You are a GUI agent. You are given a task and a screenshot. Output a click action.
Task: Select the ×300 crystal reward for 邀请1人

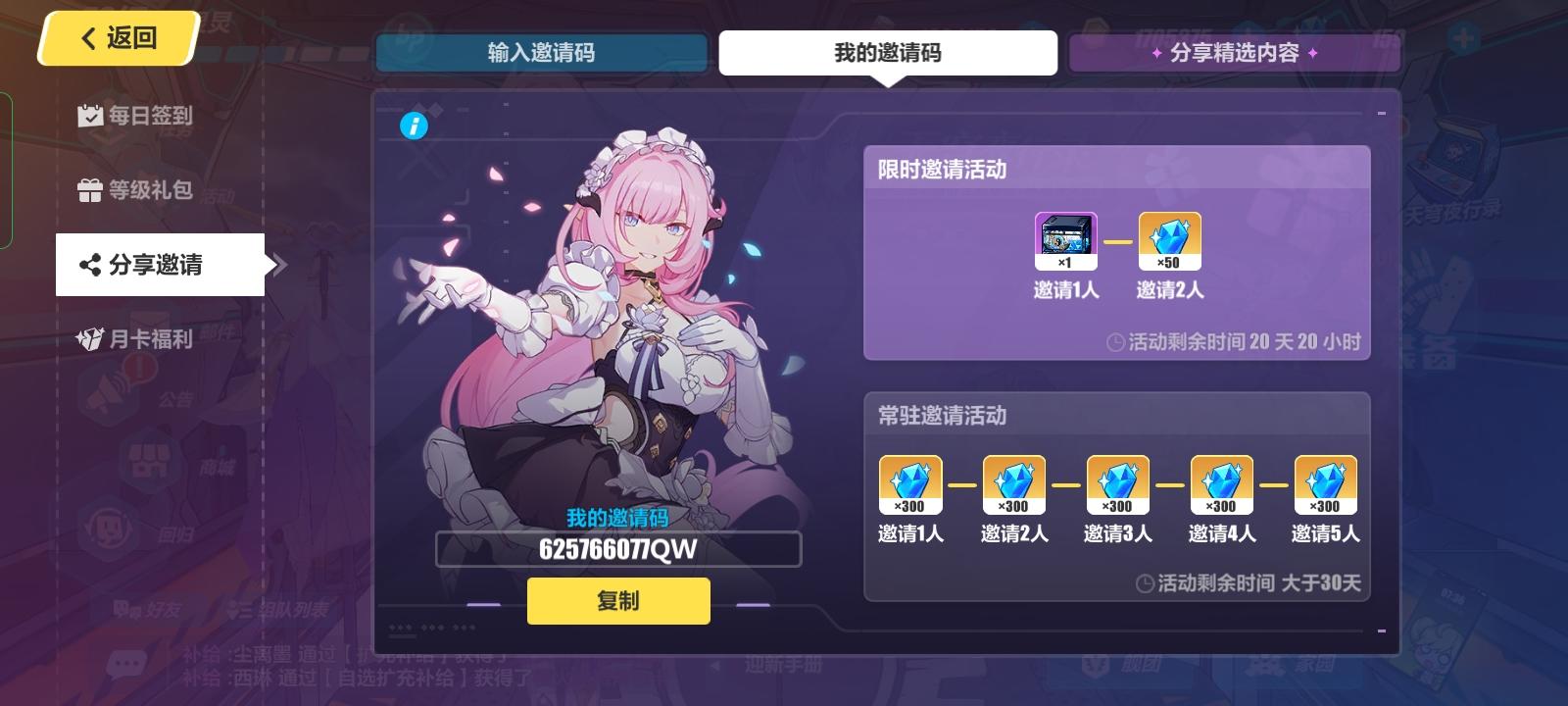point(909,483)
